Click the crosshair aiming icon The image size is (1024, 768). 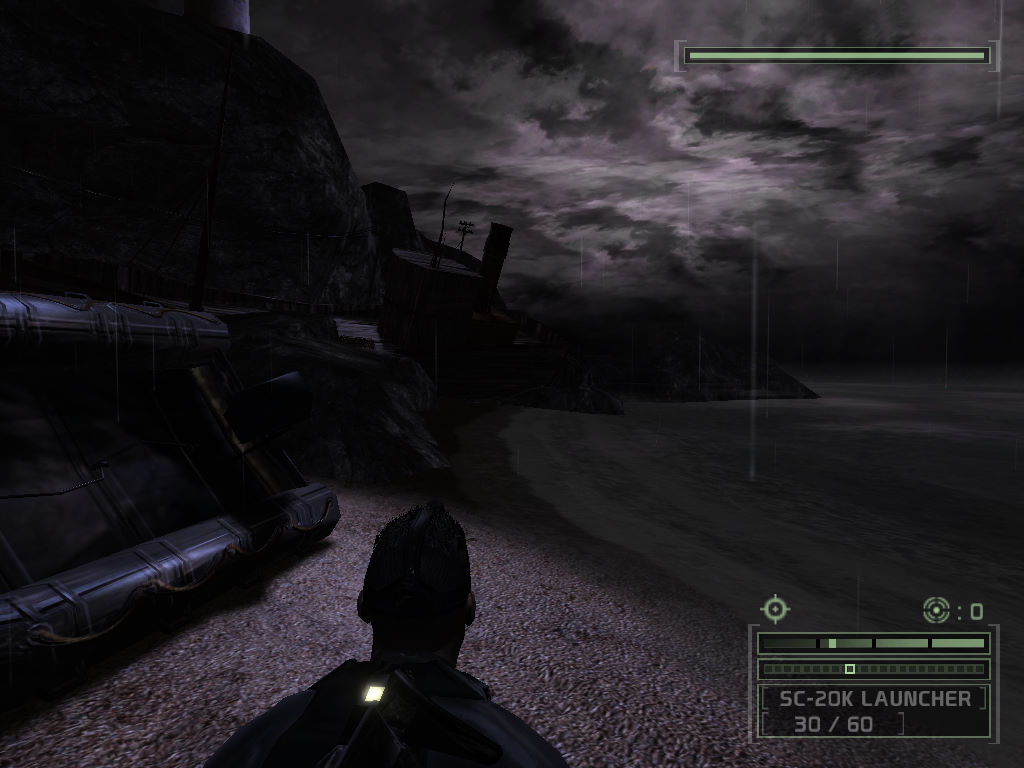click(775, 608)
